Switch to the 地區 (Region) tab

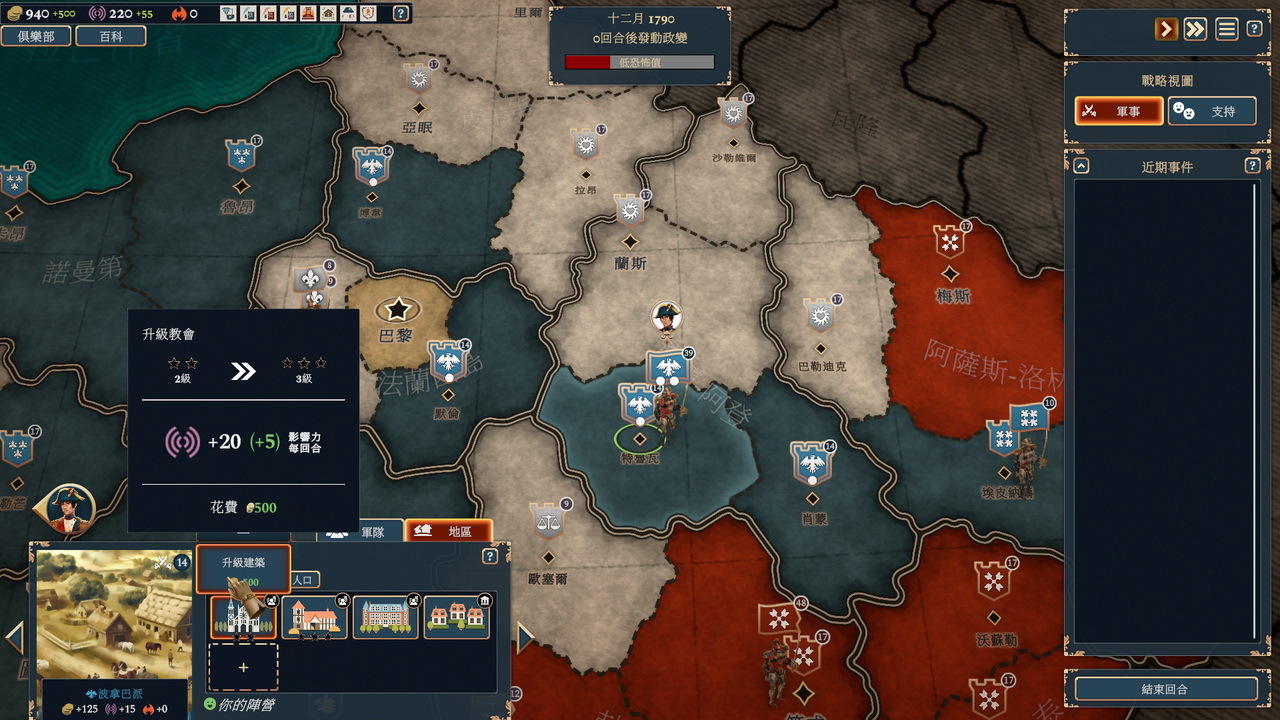point(448,531)
